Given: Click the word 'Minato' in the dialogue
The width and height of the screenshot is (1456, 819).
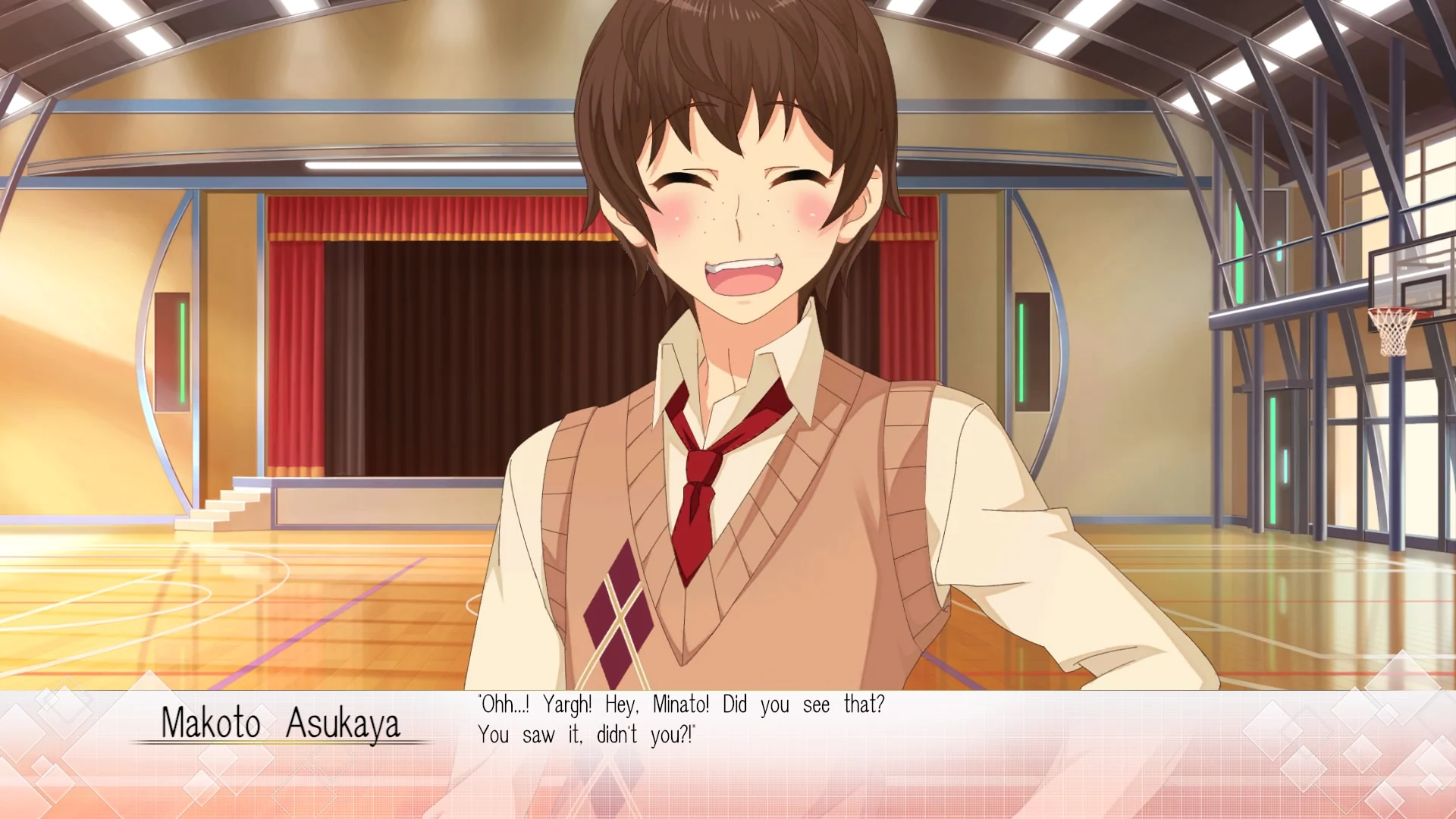Looking at the screenshot, I should (x=682, y=704).
